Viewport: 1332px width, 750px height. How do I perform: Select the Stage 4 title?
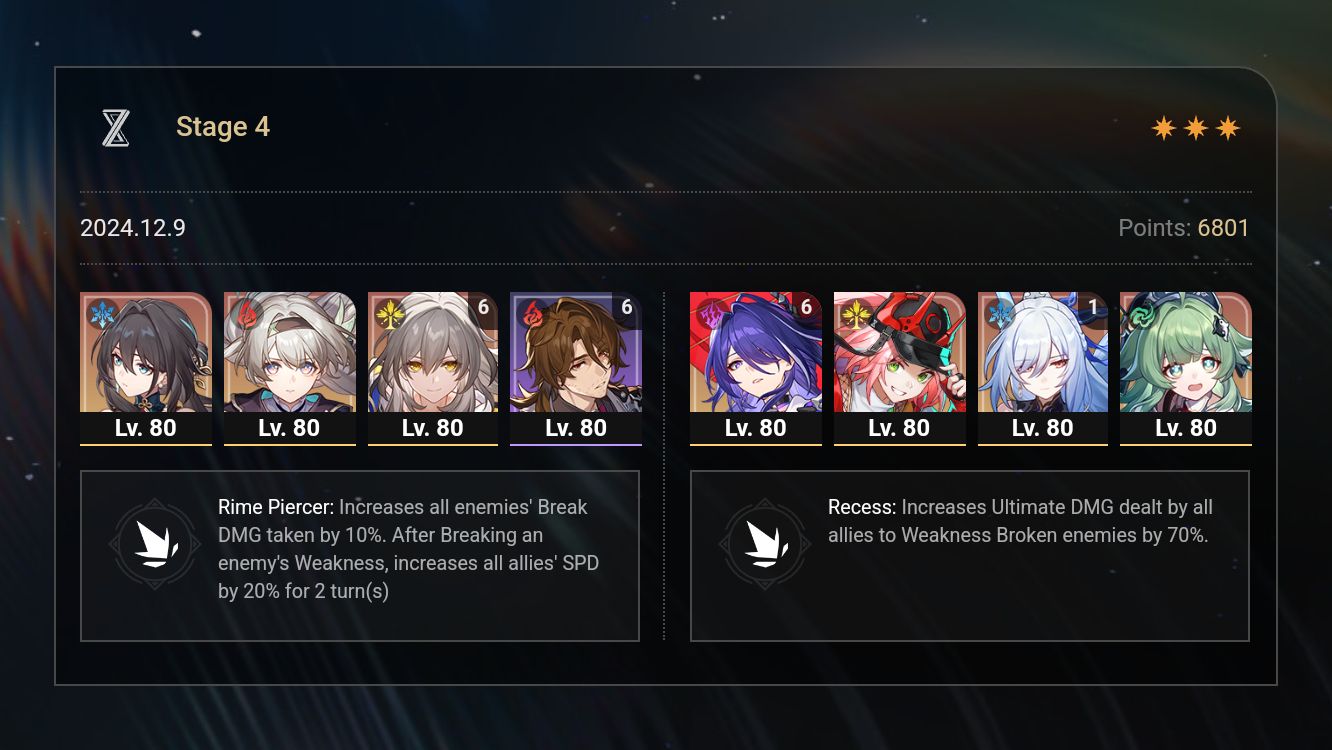pos(222,127)
